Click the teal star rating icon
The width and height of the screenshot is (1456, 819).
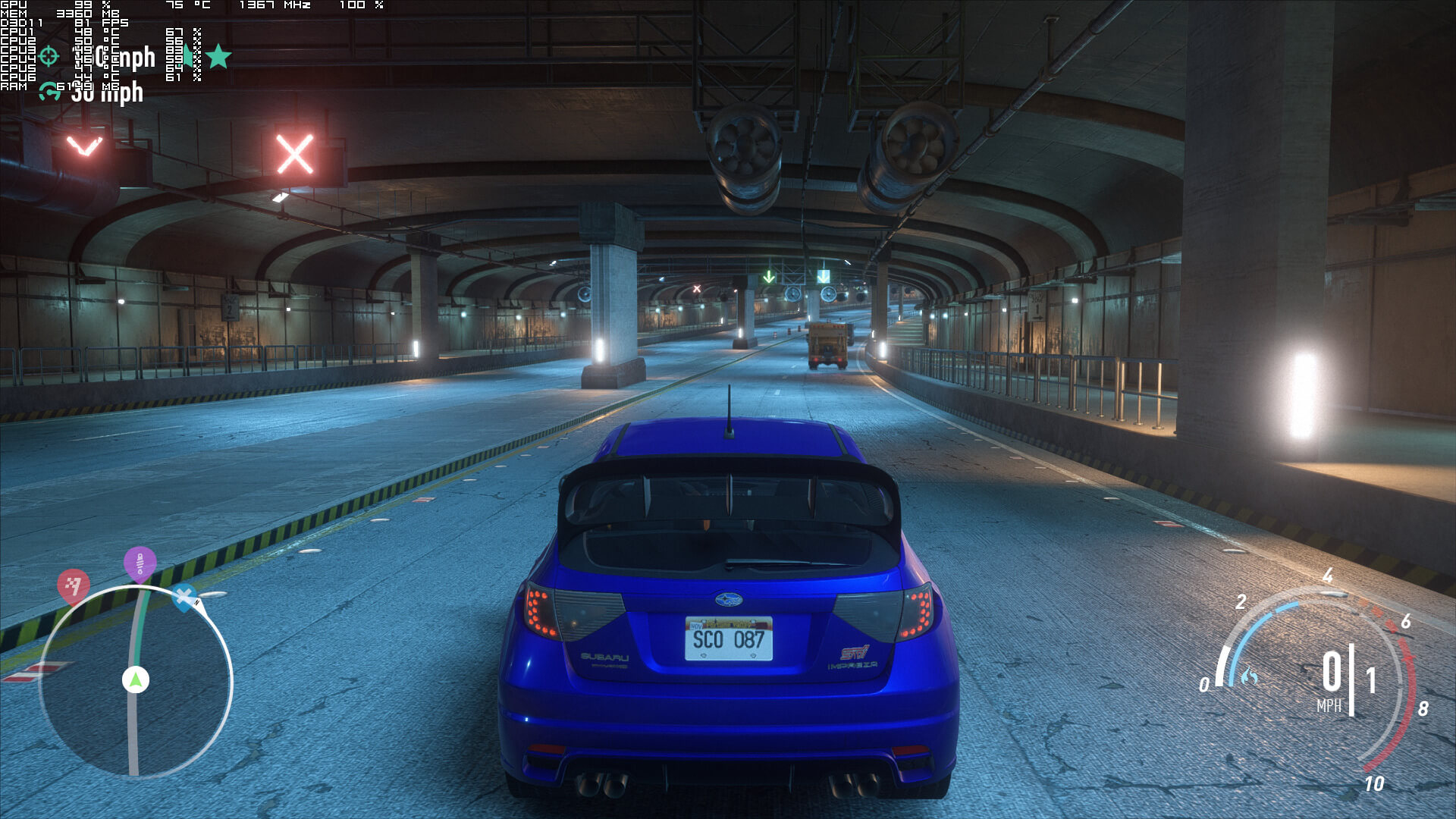(218, 56)
